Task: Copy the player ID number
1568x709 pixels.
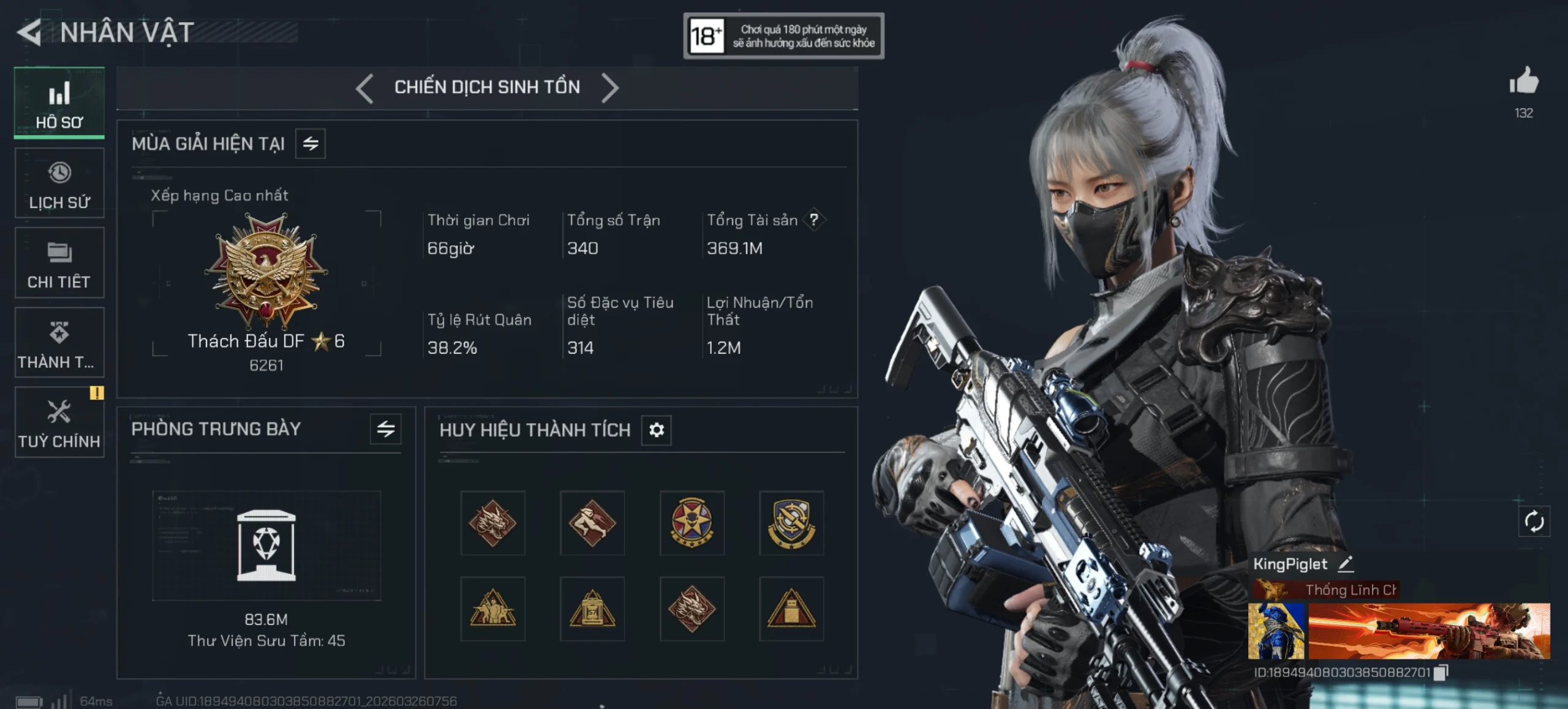Action: click(x=1441, y=672)
